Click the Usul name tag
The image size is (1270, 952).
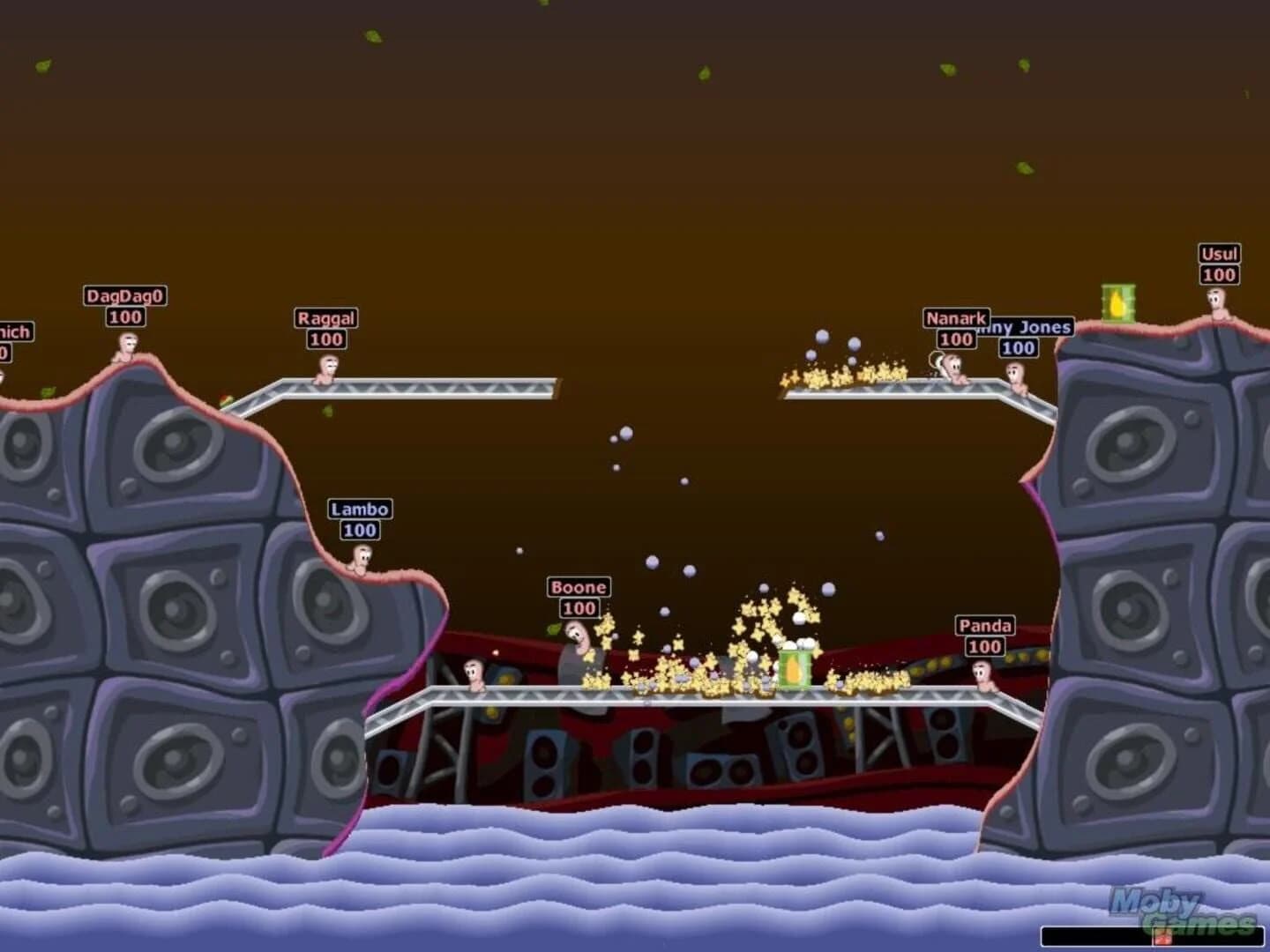point(1218,253)
